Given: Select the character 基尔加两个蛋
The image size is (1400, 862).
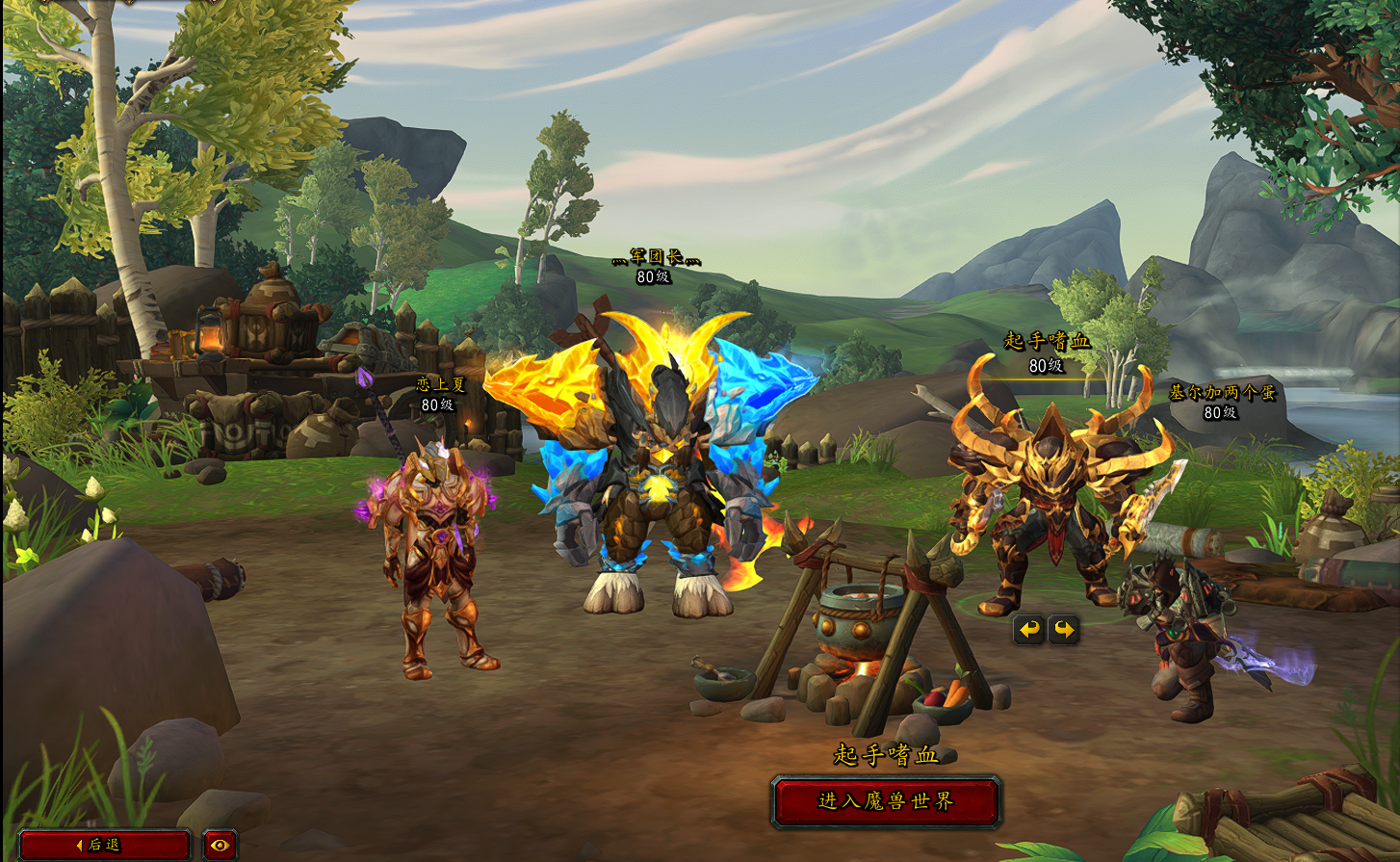Looking at the screenshot, I should pyautogui.click(x=1221, y=393).
